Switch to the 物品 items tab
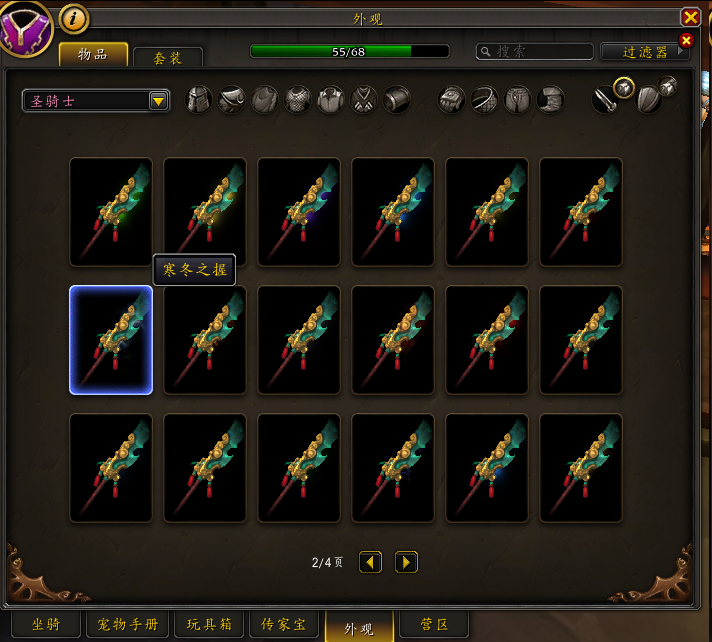Image resolution: width=712 pixels, height=642 pixels. click(93, 54)
